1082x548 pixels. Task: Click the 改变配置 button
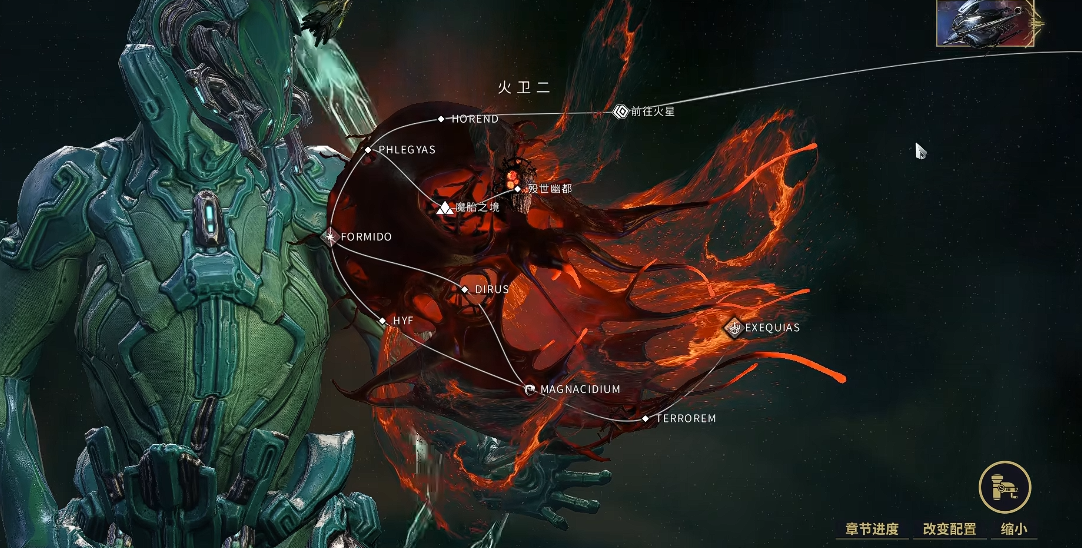(949, 529)
